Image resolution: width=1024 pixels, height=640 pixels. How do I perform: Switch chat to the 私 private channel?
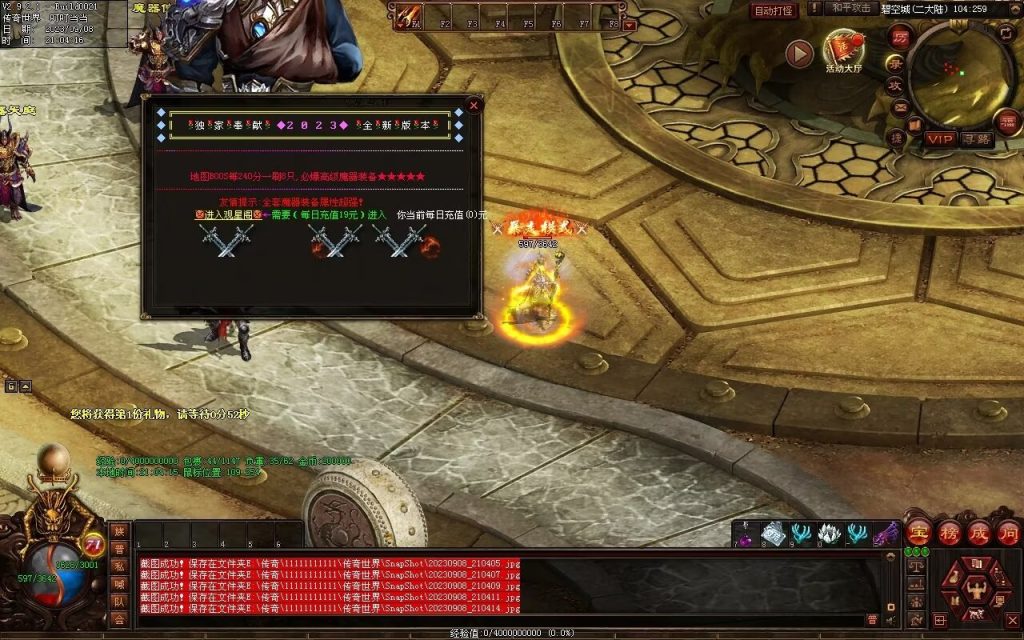coord(119,566)
